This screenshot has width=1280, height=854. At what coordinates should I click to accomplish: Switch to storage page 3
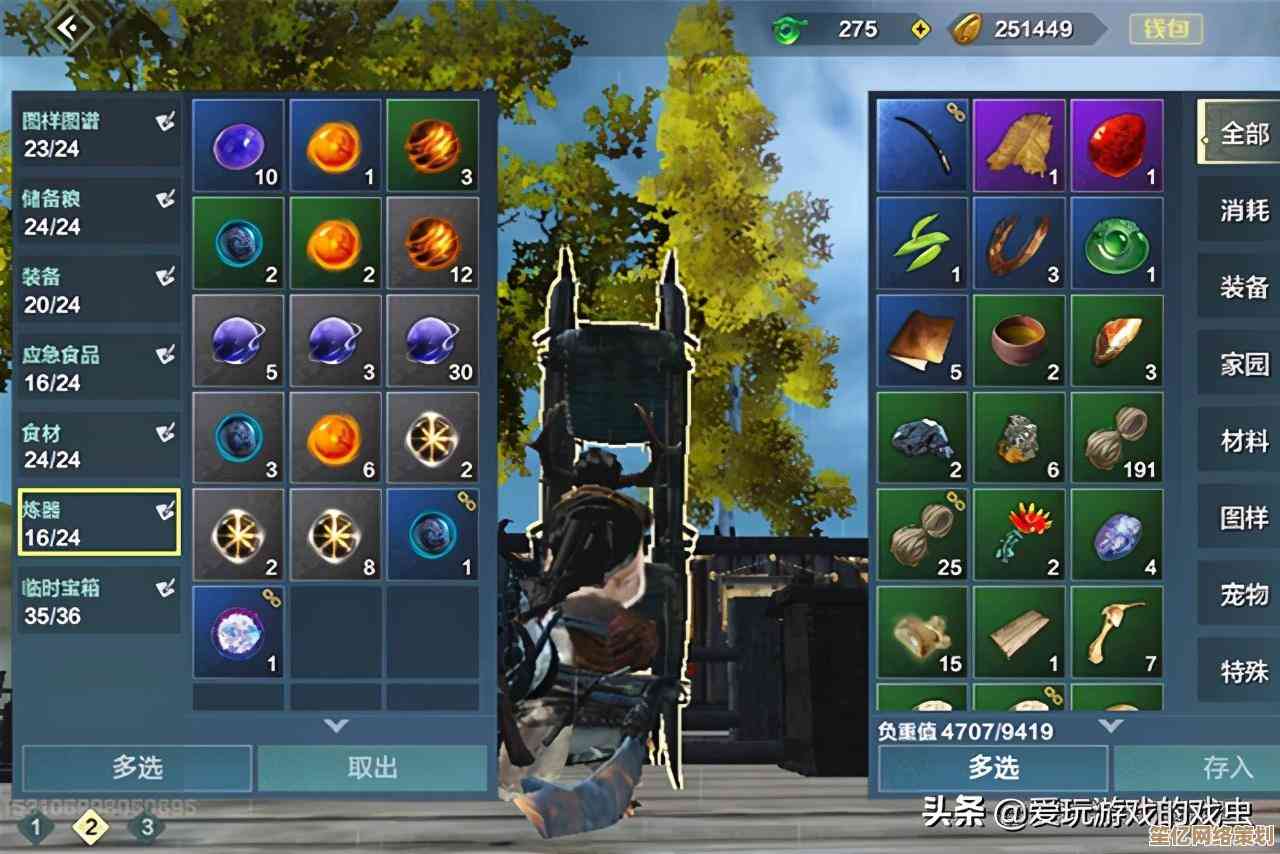147,827
